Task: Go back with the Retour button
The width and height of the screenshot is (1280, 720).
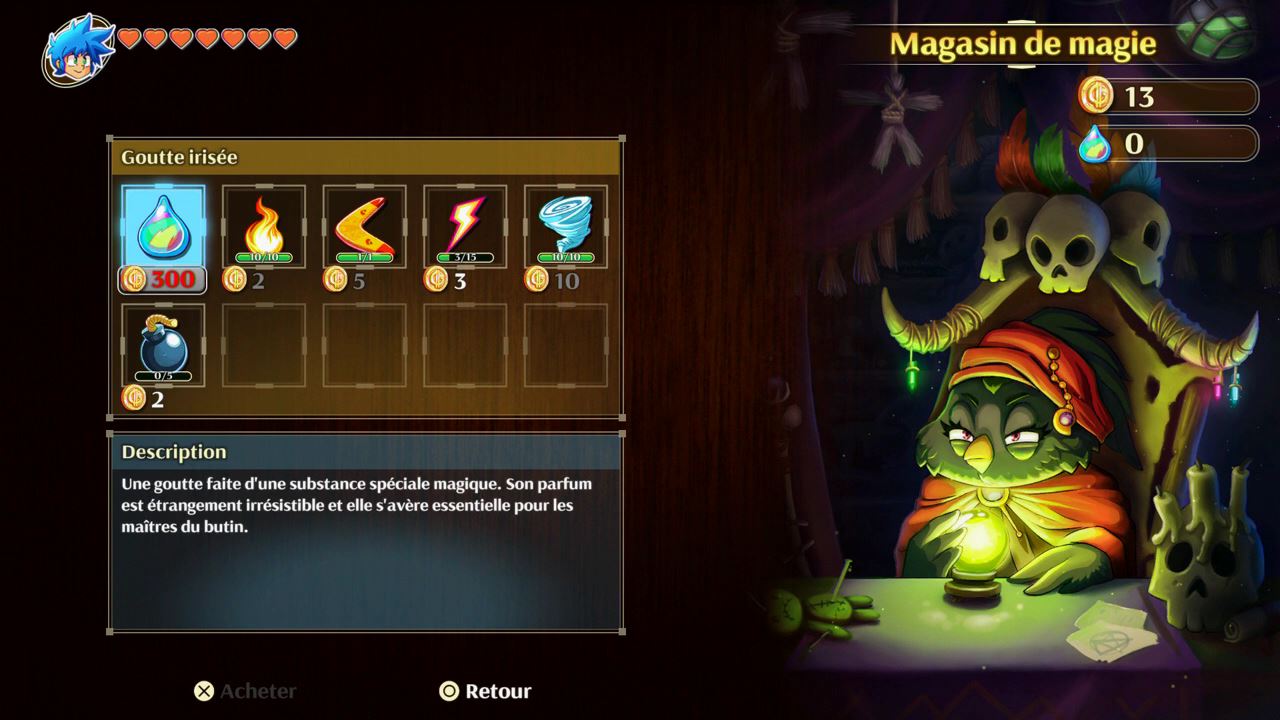Action: [x=486, y=691]
